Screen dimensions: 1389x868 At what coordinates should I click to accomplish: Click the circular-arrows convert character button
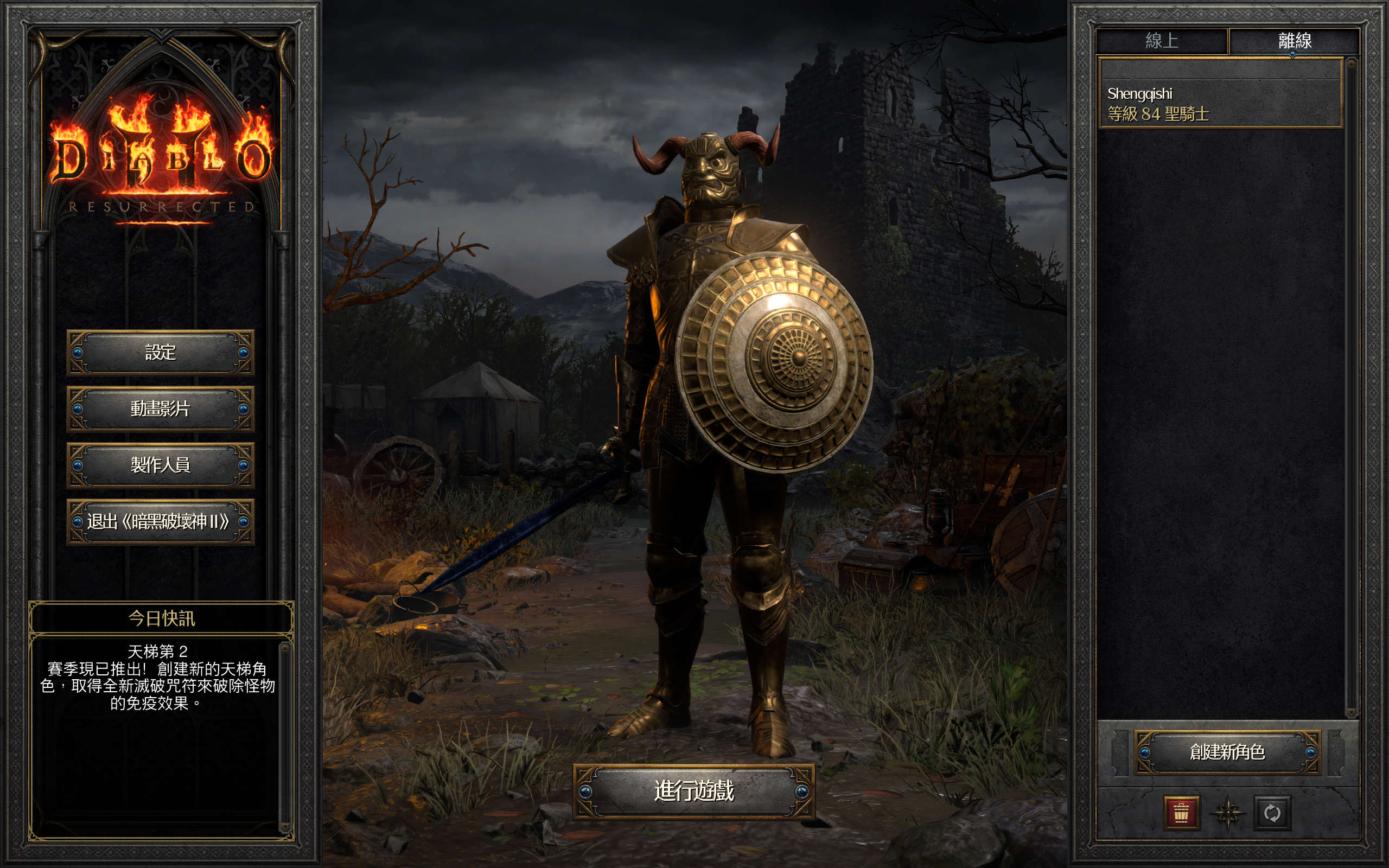click(1272, 813)
